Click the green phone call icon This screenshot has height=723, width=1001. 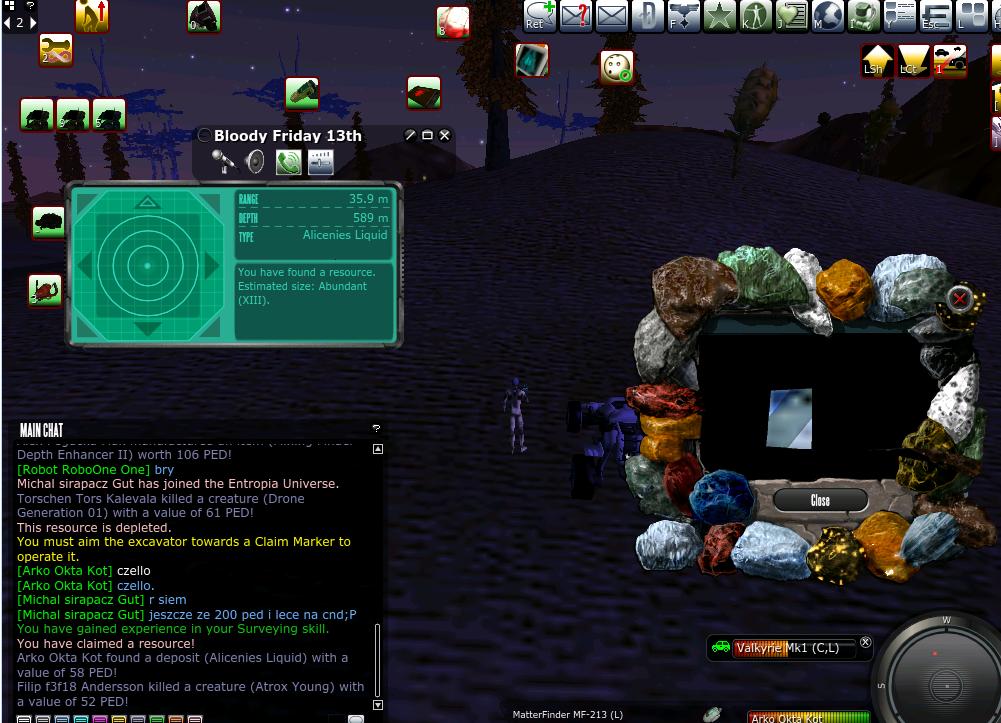[288, 161]
